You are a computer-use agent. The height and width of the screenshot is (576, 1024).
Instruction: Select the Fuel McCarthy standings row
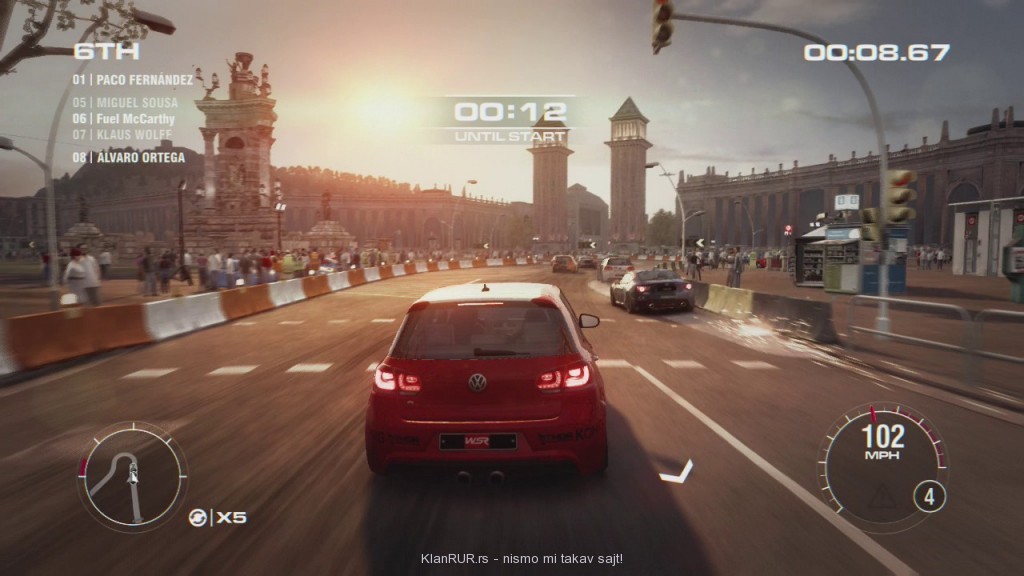(x=123, y=118)
